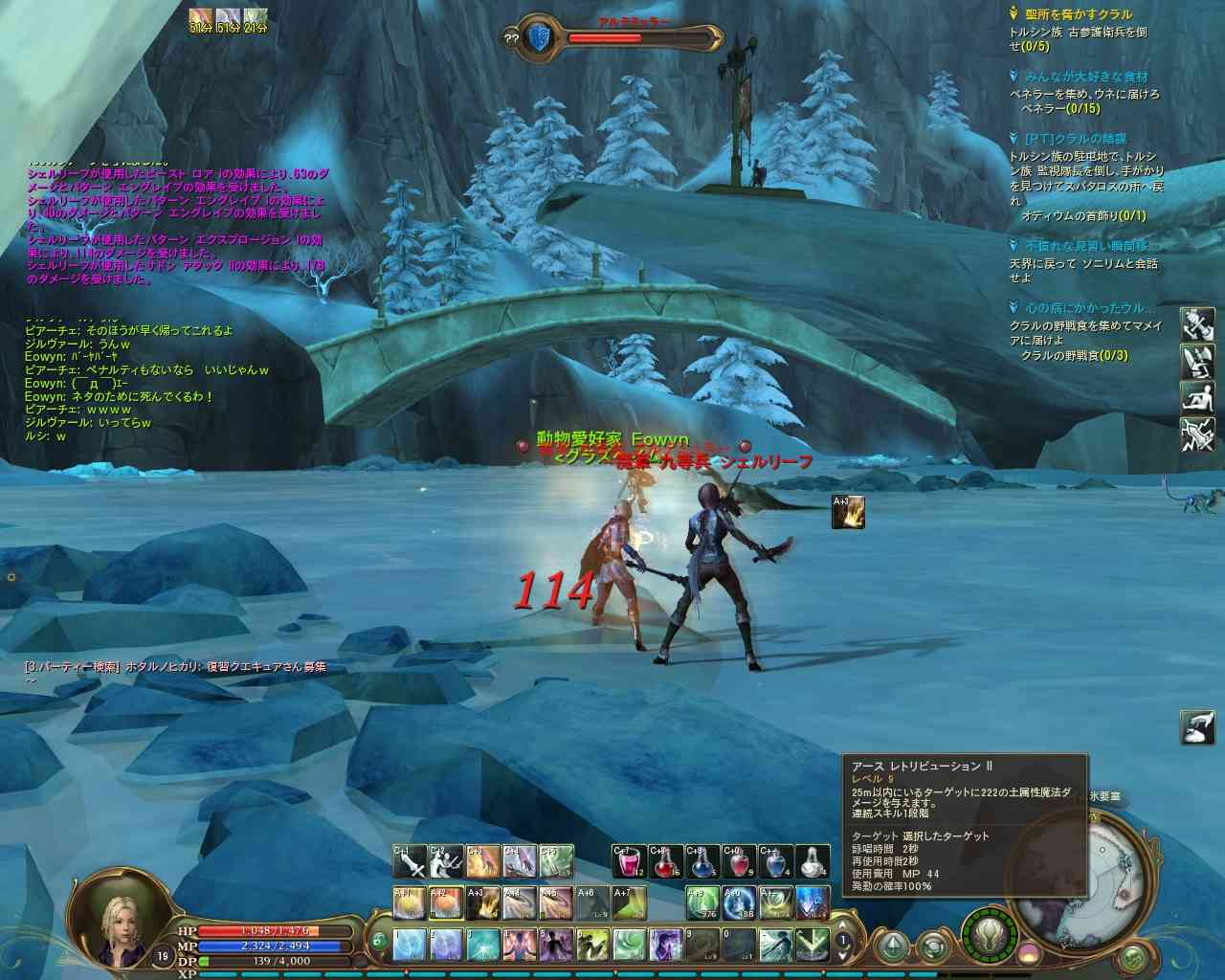Switch hotbar page with the up arrow
Image resolution: width=1225 pixels, height=980 pixels.
pos(843,924)
